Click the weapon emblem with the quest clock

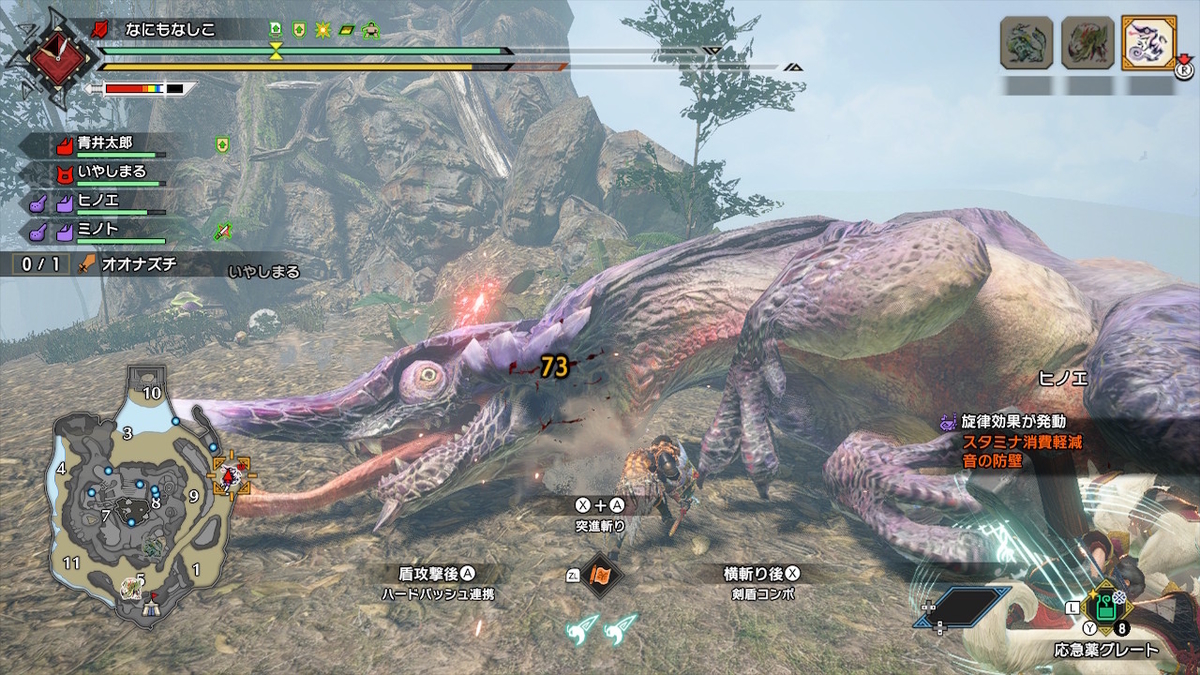51,56
